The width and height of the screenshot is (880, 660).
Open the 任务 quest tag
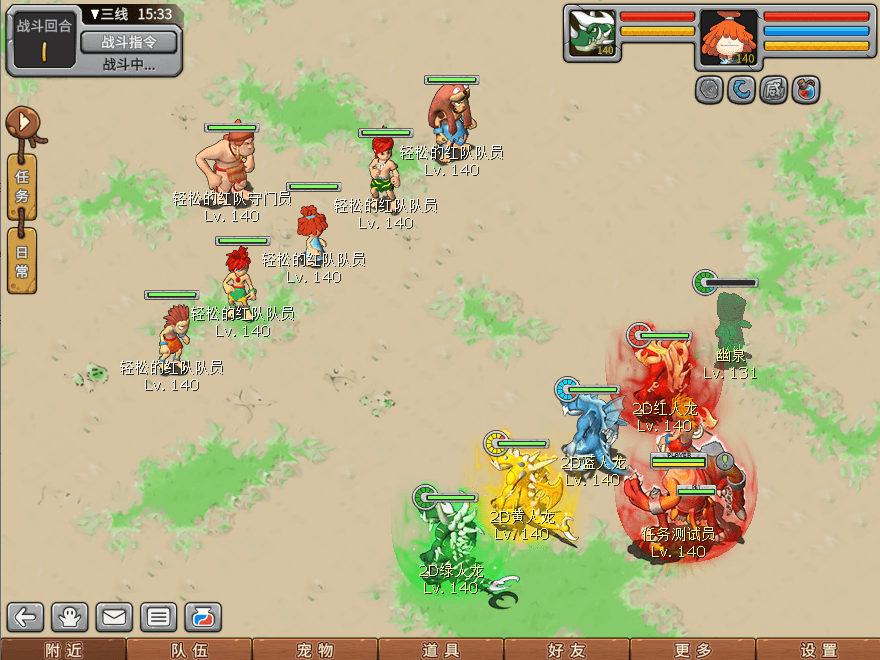(x=22, y=185)
